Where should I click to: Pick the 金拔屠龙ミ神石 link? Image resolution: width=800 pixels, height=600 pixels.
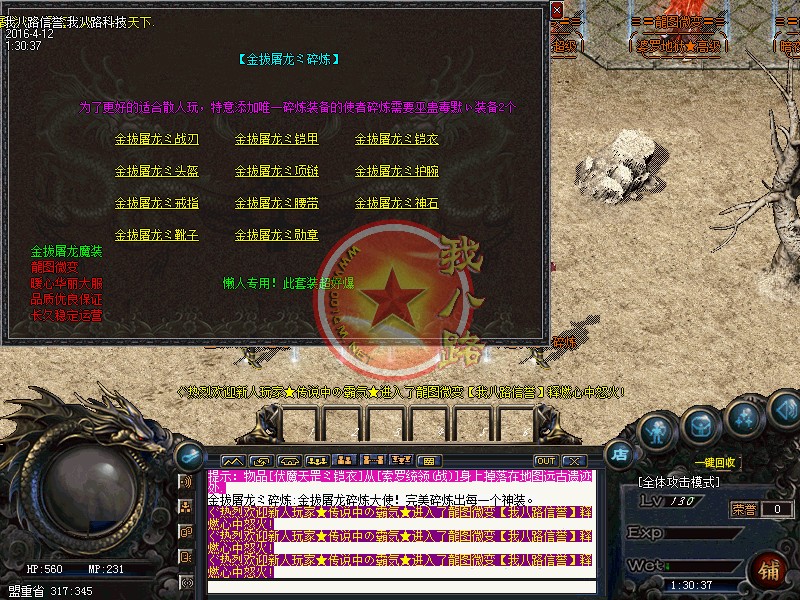pyautogui.click(x=397, y=203)
